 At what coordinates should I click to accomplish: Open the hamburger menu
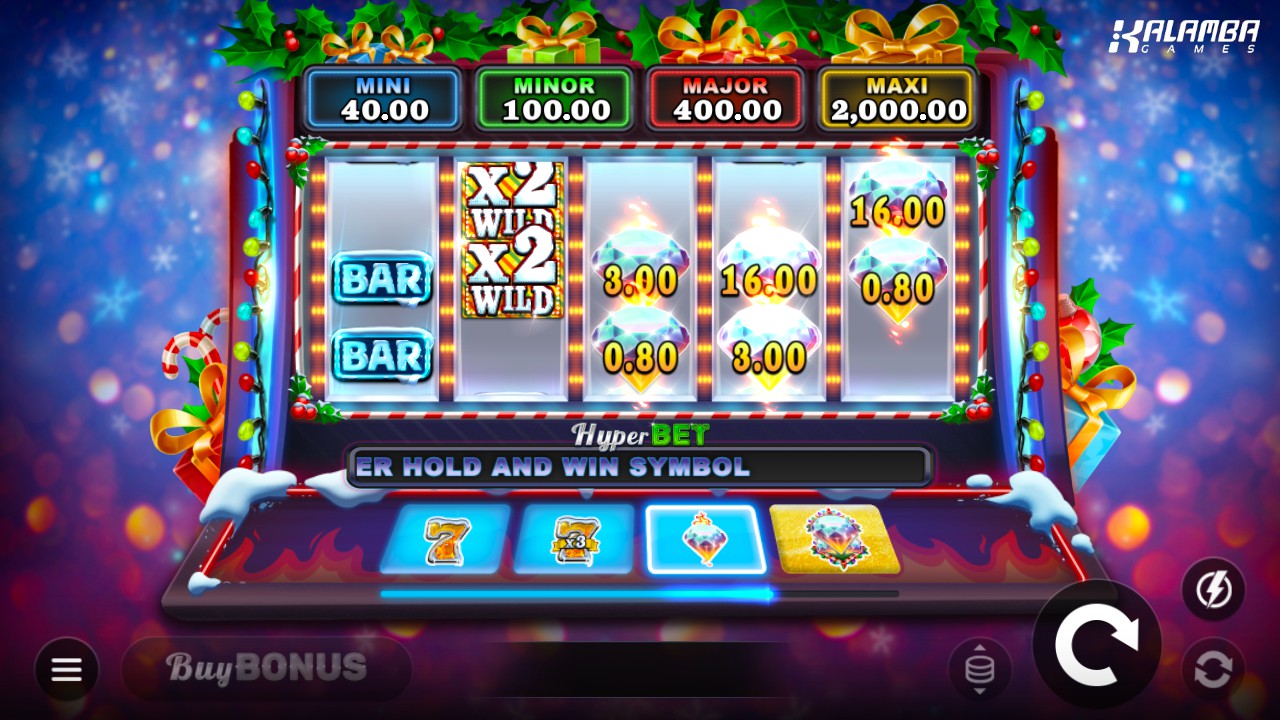67,669
